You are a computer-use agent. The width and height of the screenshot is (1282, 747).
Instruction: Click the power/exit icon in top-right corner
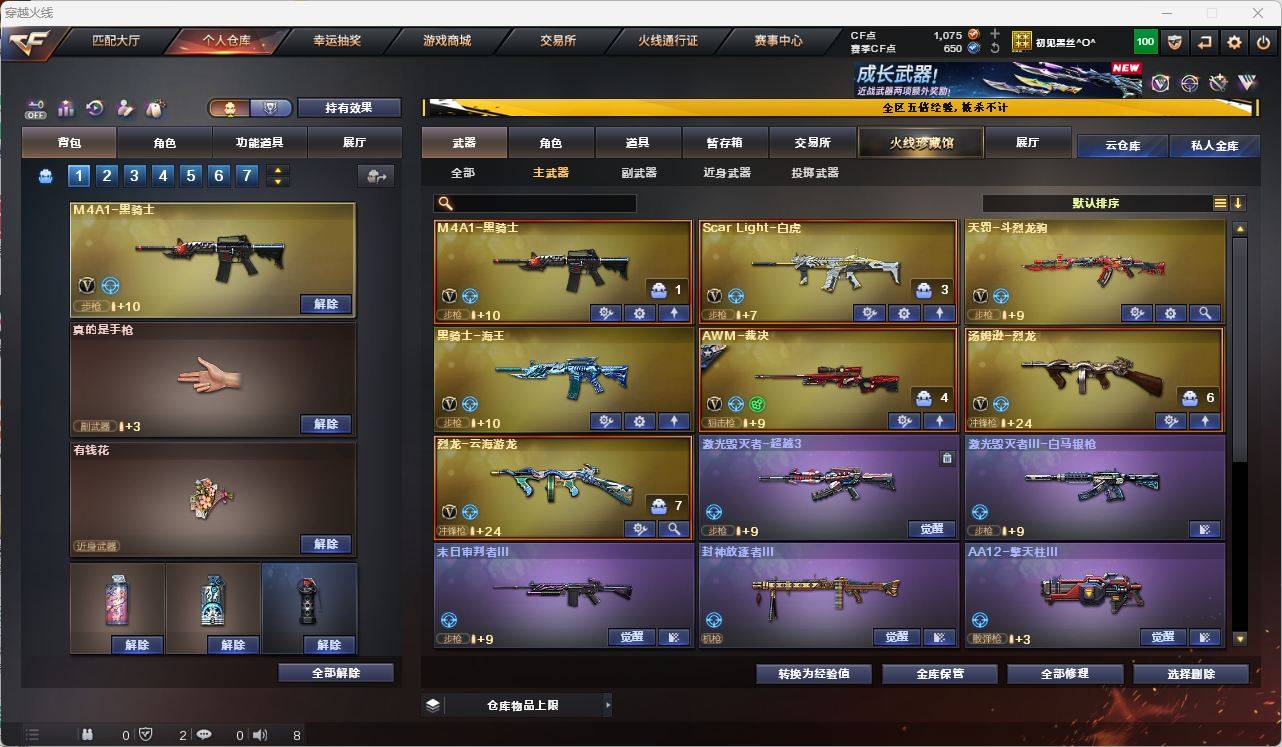pyautogui.click(x=1260, y=41)
